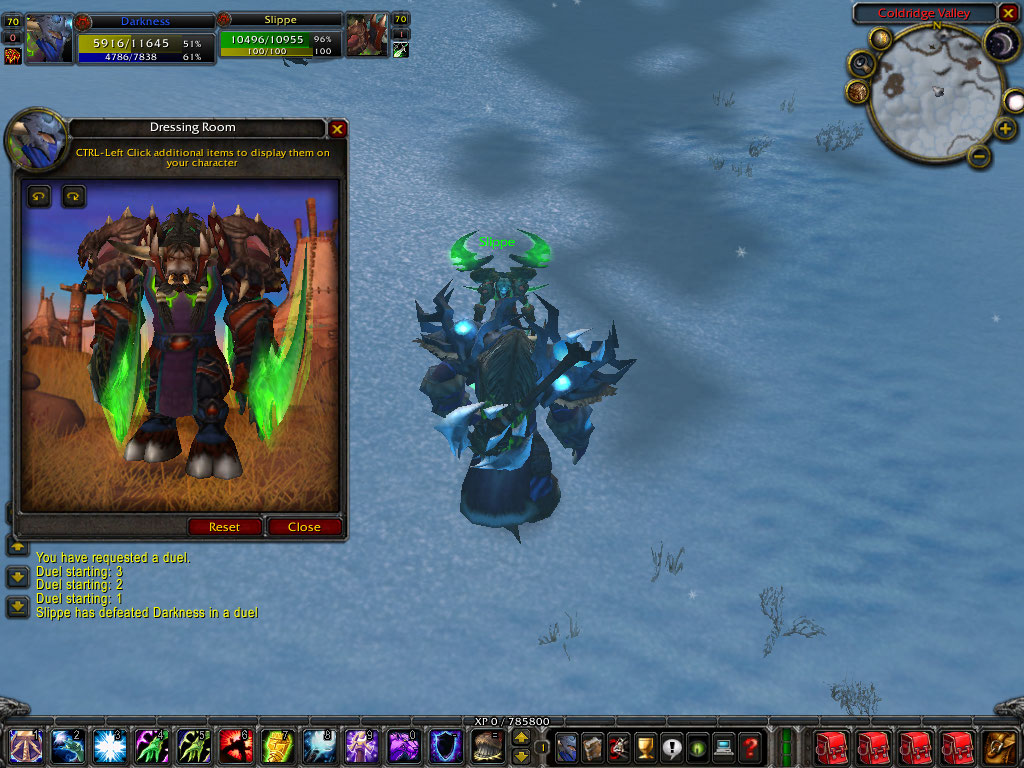This screenshot has height=768, width=1024.
Task: Click the Close button in Dressing Room
Action: tap(304, 527)
